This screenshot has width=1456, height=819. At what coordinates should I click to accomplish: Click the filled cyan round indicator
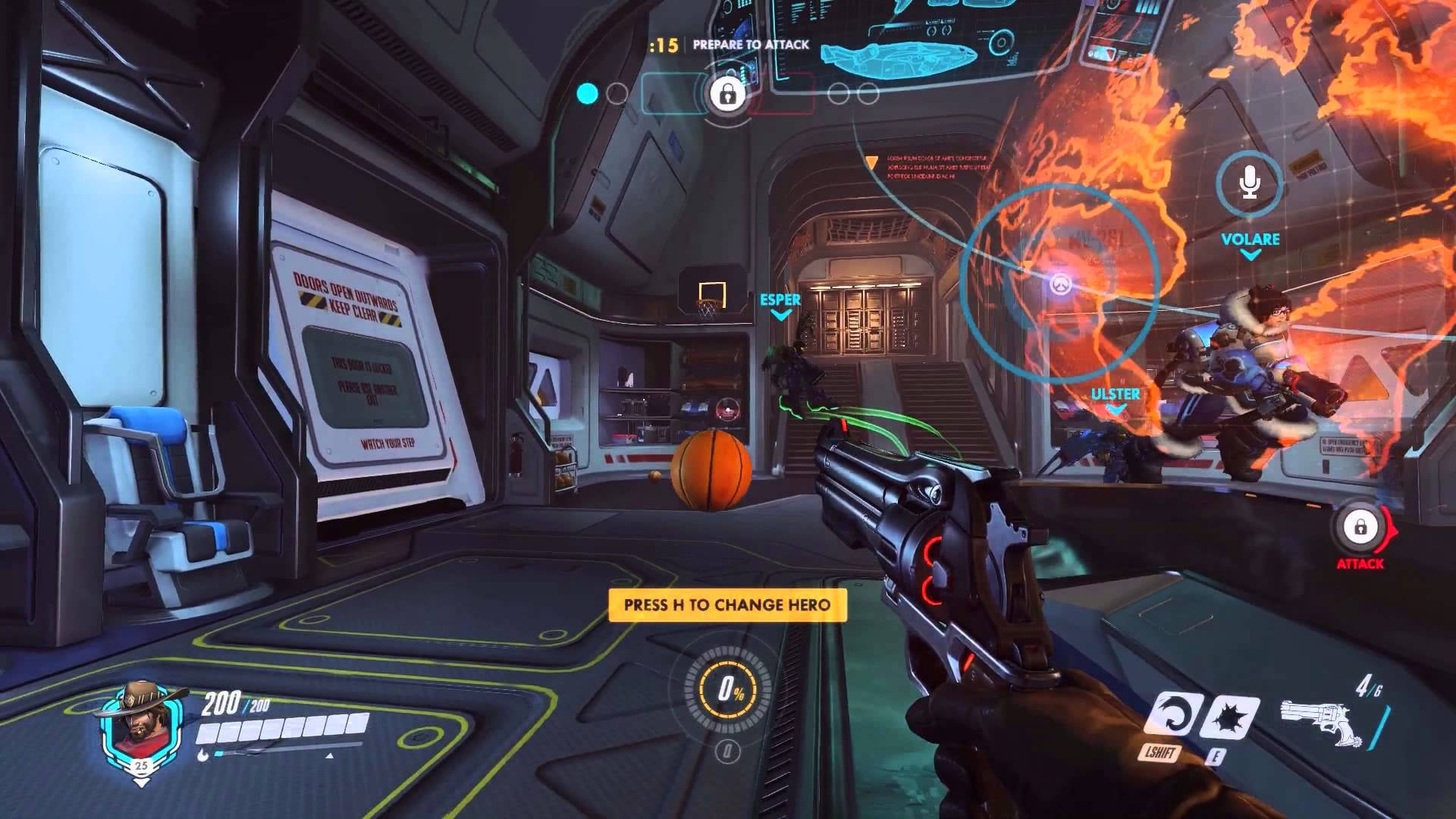click(588, 94)
